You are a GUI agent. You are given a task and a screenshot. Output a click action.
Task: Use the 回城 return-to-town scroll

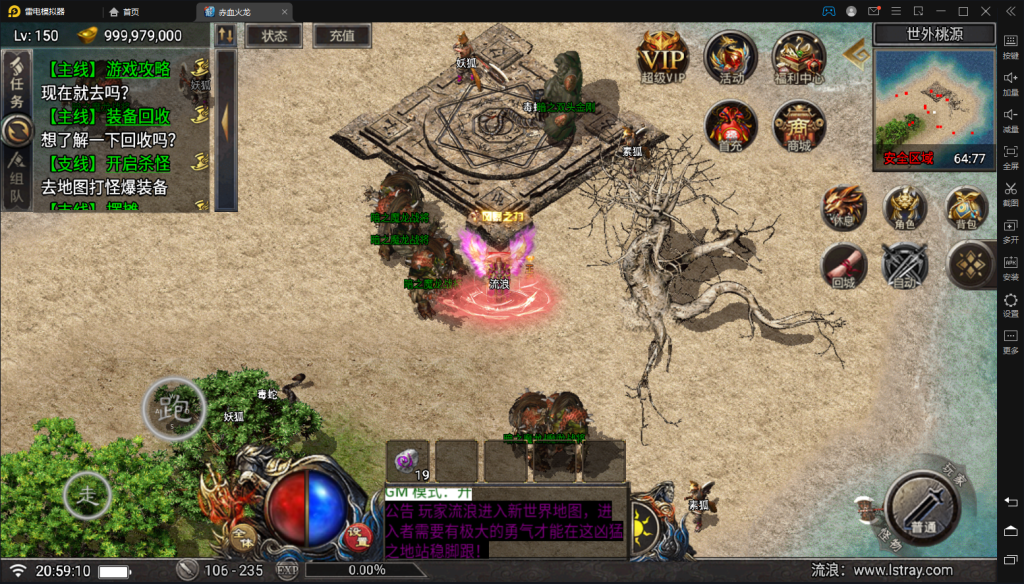coord(843,265)
